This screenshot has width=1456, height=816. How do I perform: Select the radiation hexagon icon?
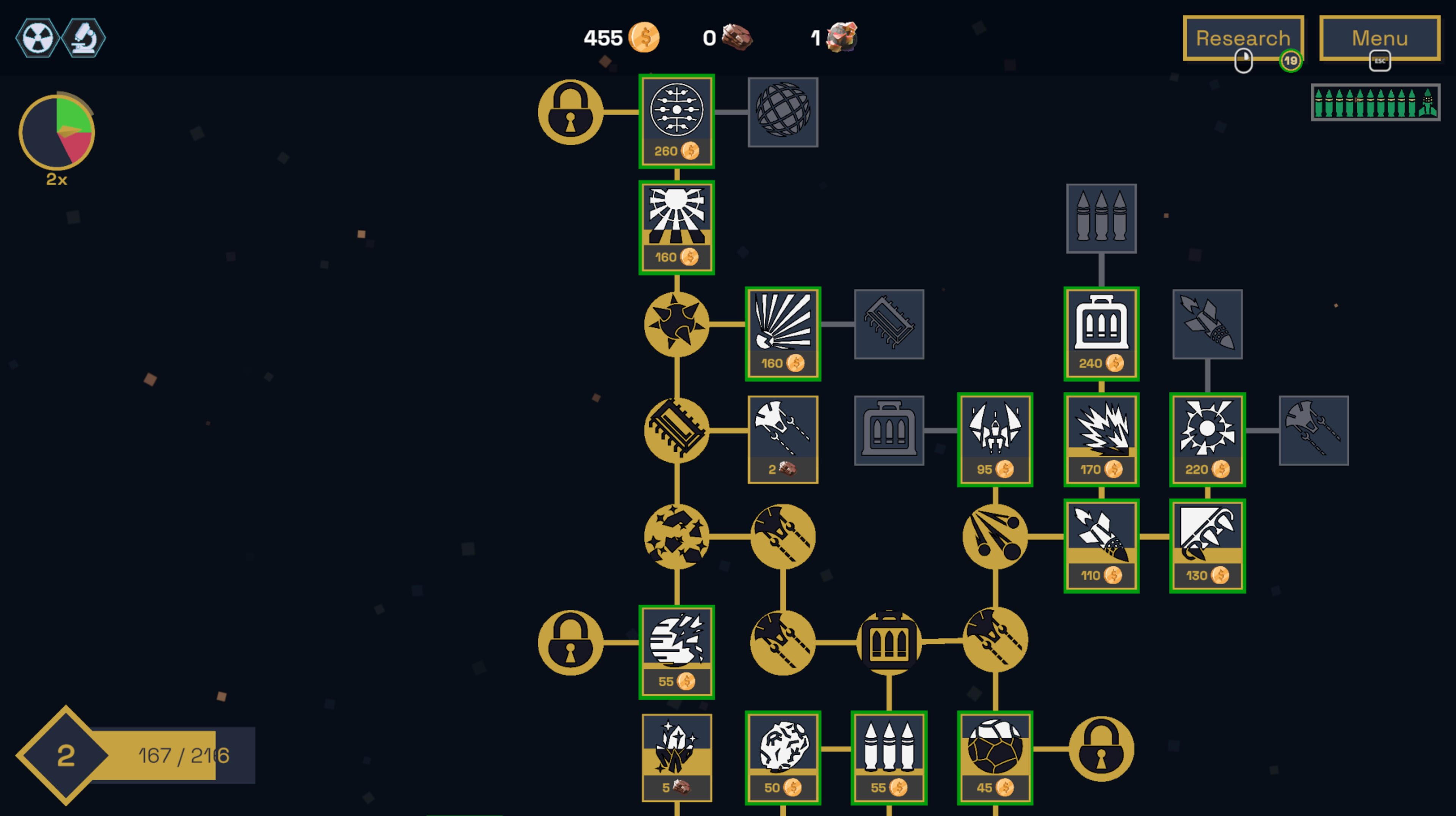coord(37,38)
